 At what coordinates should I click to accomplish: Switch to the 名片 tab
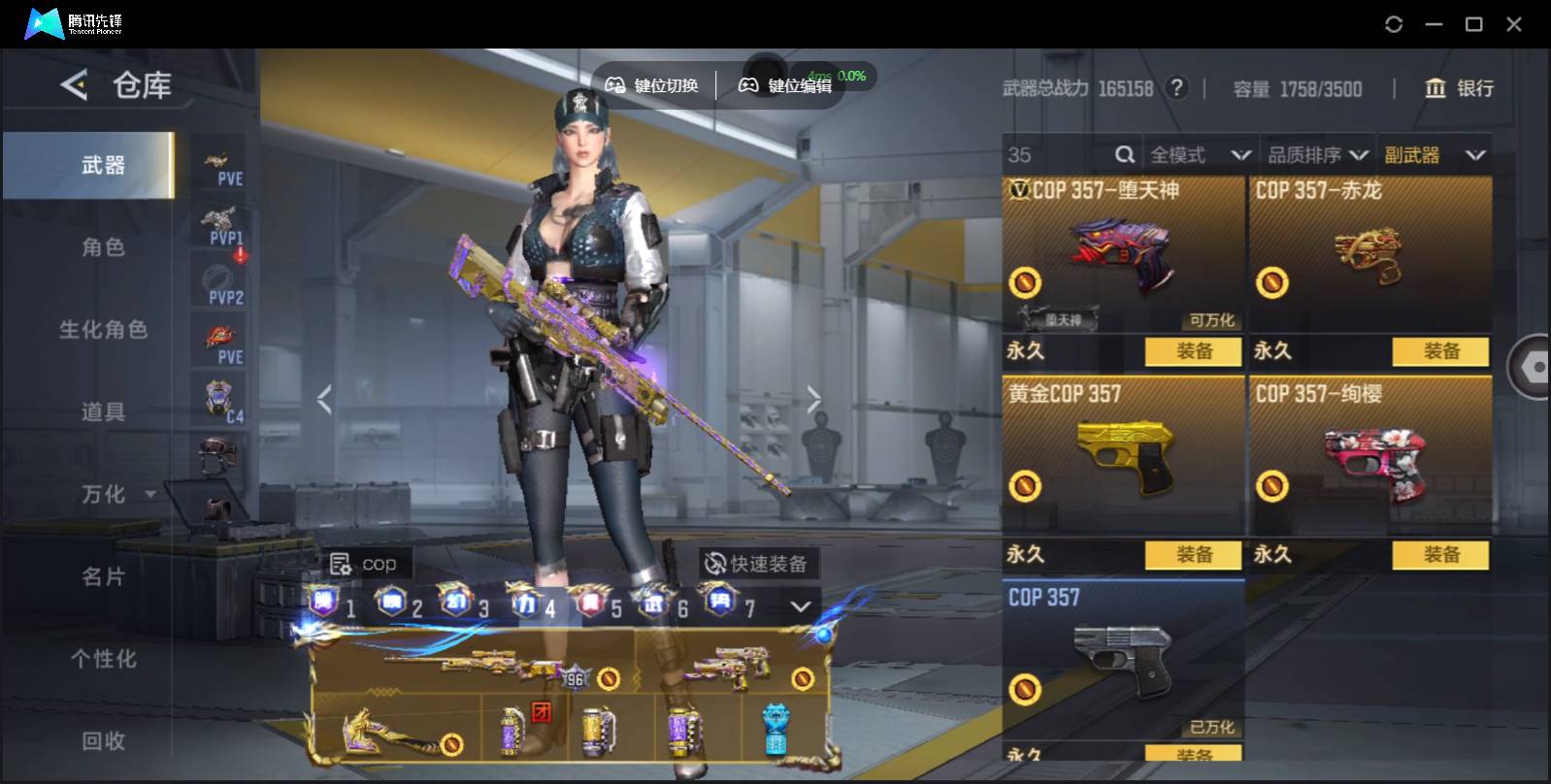tap(102, 577)
